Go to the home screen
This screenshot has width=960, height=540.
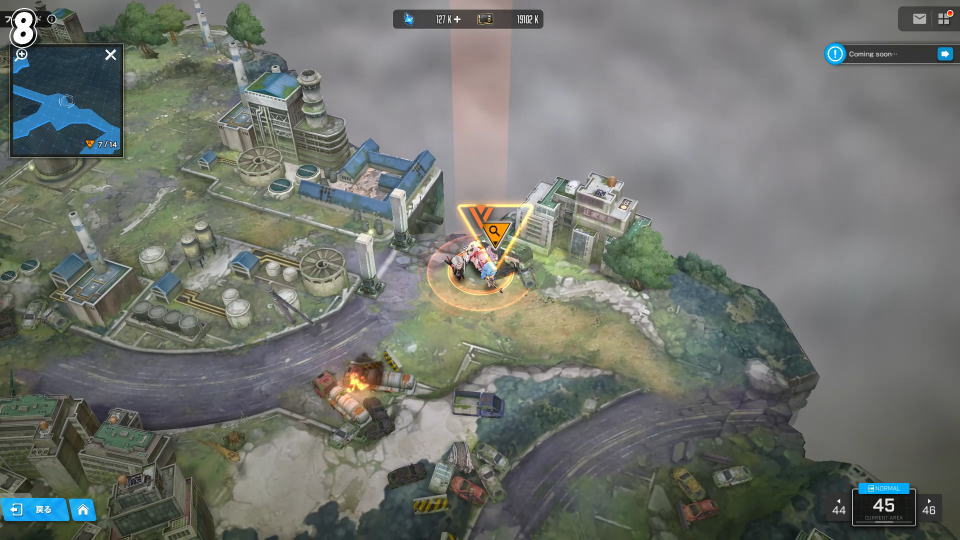[x=82, y=510]
